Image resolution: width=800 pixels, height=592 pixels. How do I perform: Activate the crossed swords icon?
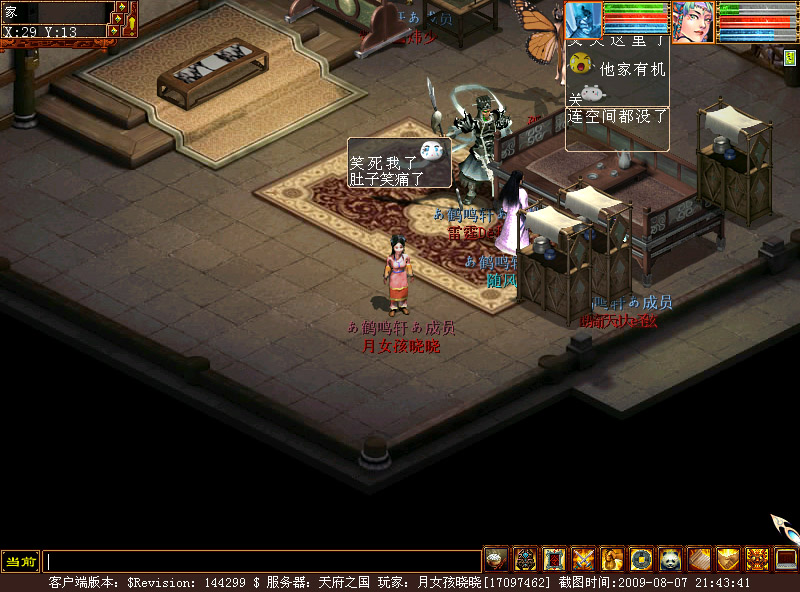coord(583,560)
